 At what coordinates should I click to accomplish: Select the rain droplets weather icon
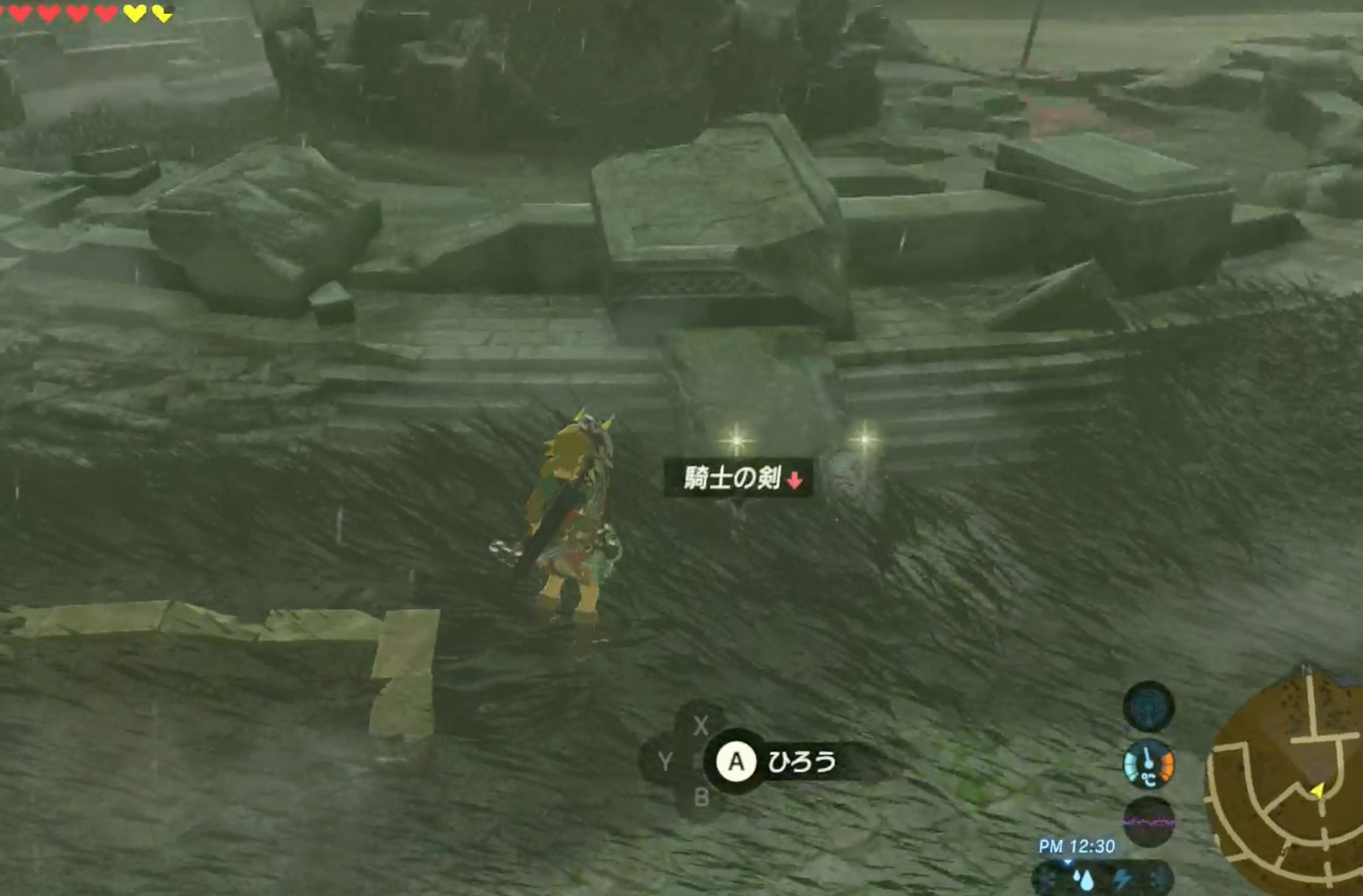[x=1084, y=880]
